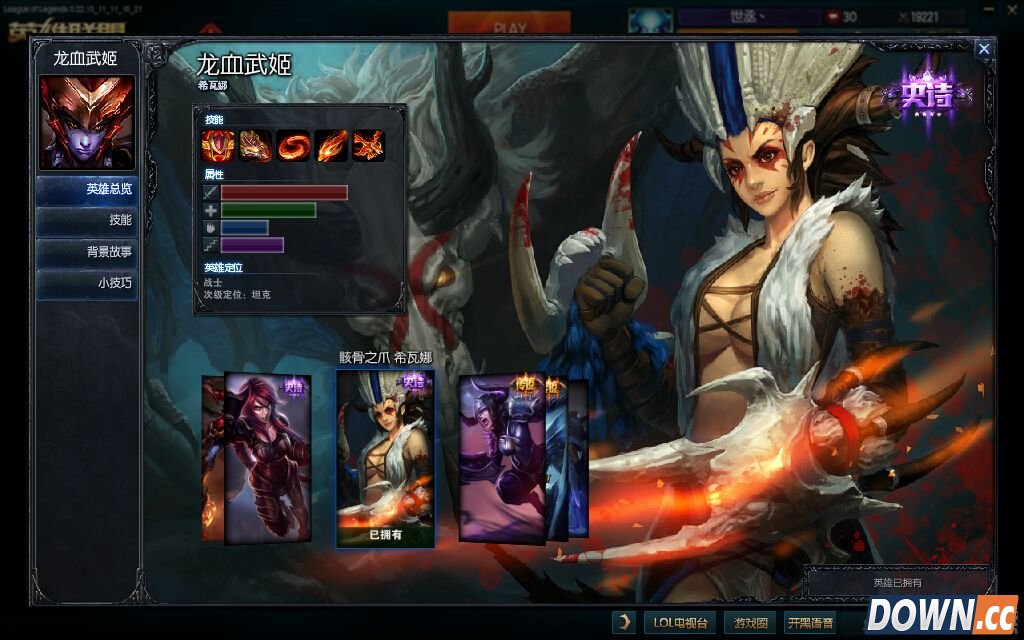Select the fiery swirl skill icon
1024x640 pixels.
[x=293, y=146]
